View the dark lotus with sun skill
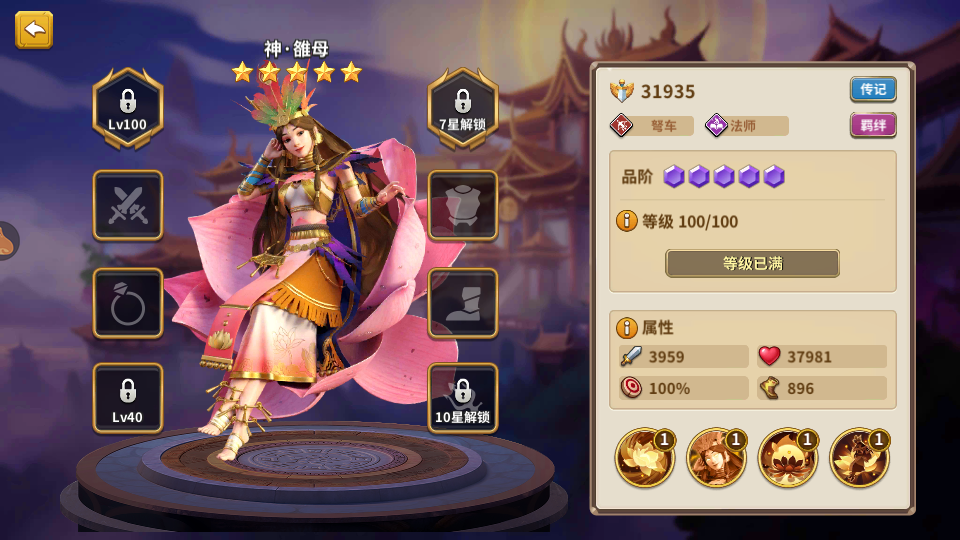This screenshot has height=540, width=960. 788,458
